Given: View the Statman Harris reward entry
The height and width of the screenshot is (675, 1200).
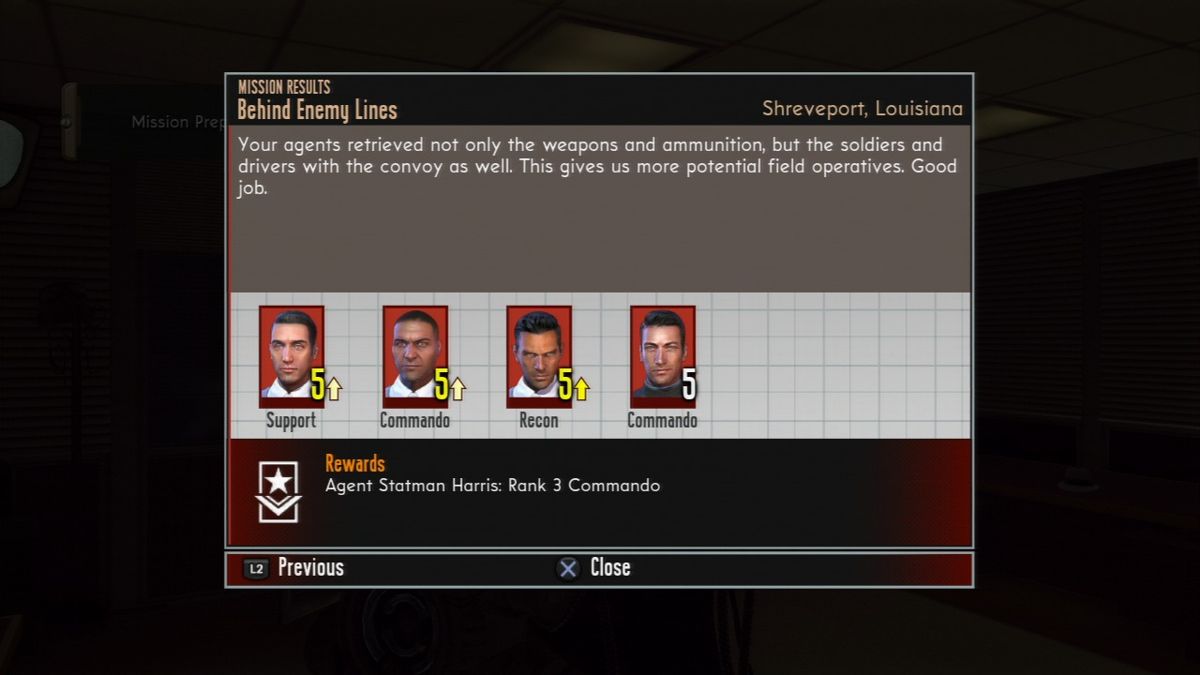Looking at the screenshot, I should point(492,486).
